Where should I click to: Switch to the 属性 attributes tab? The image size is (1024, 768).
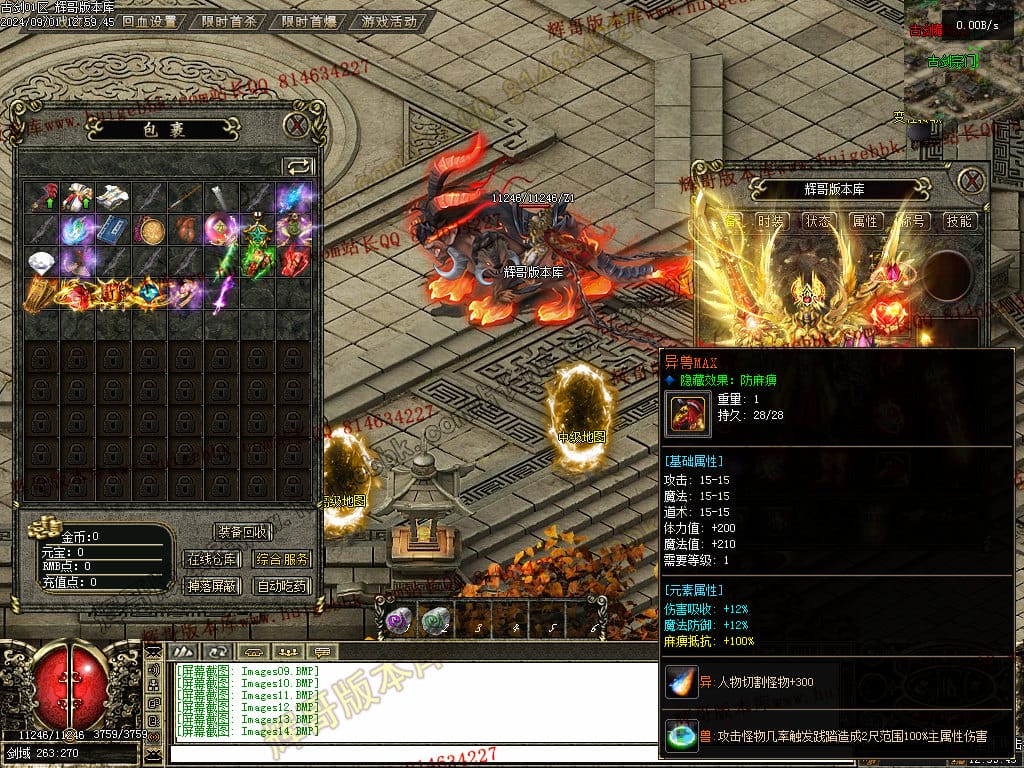click(x=865, y=221)
